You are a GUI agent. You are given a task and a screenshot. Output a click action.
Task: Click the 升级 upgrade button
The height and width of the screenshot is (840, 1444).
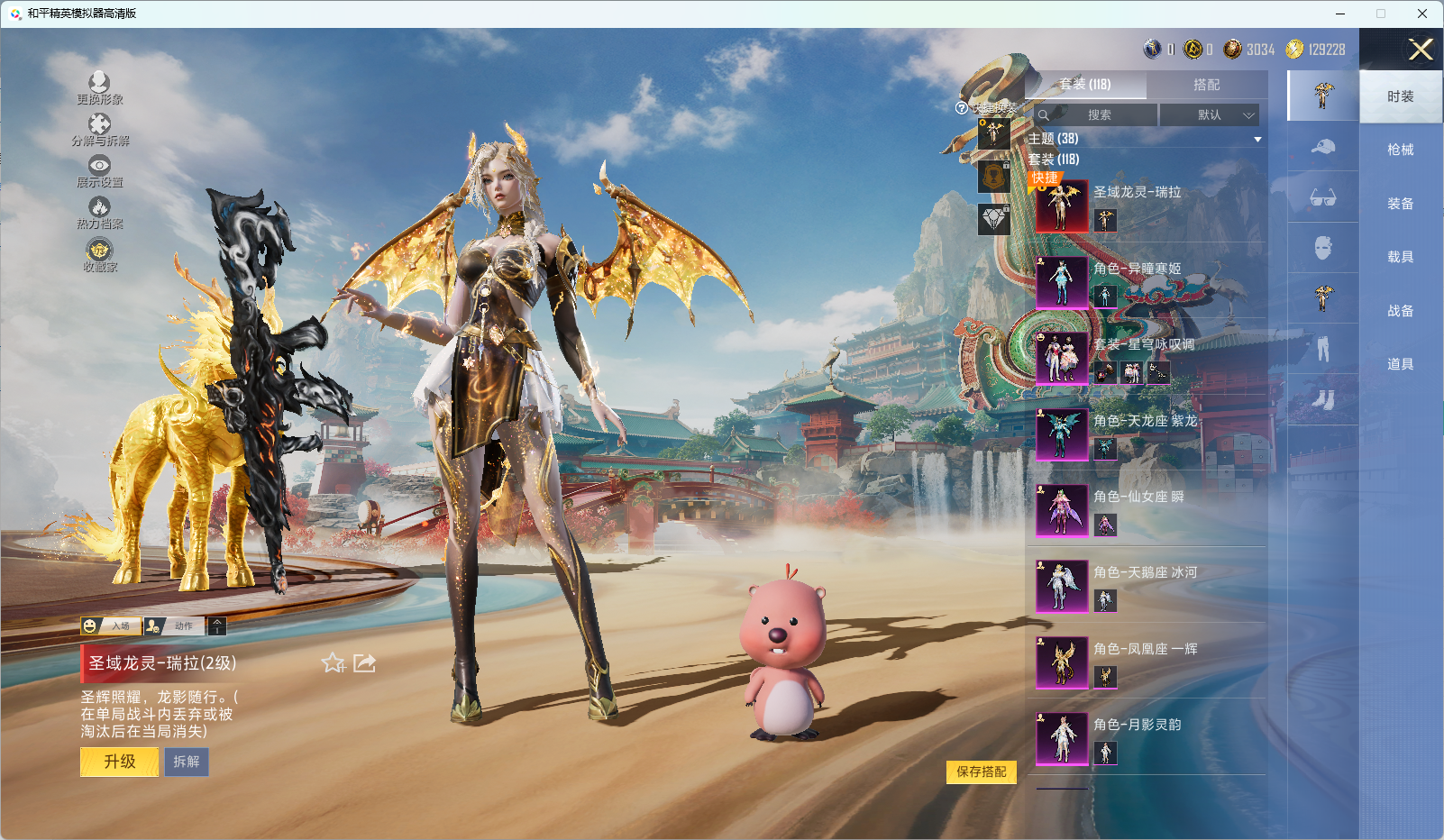tap(119, 762)
